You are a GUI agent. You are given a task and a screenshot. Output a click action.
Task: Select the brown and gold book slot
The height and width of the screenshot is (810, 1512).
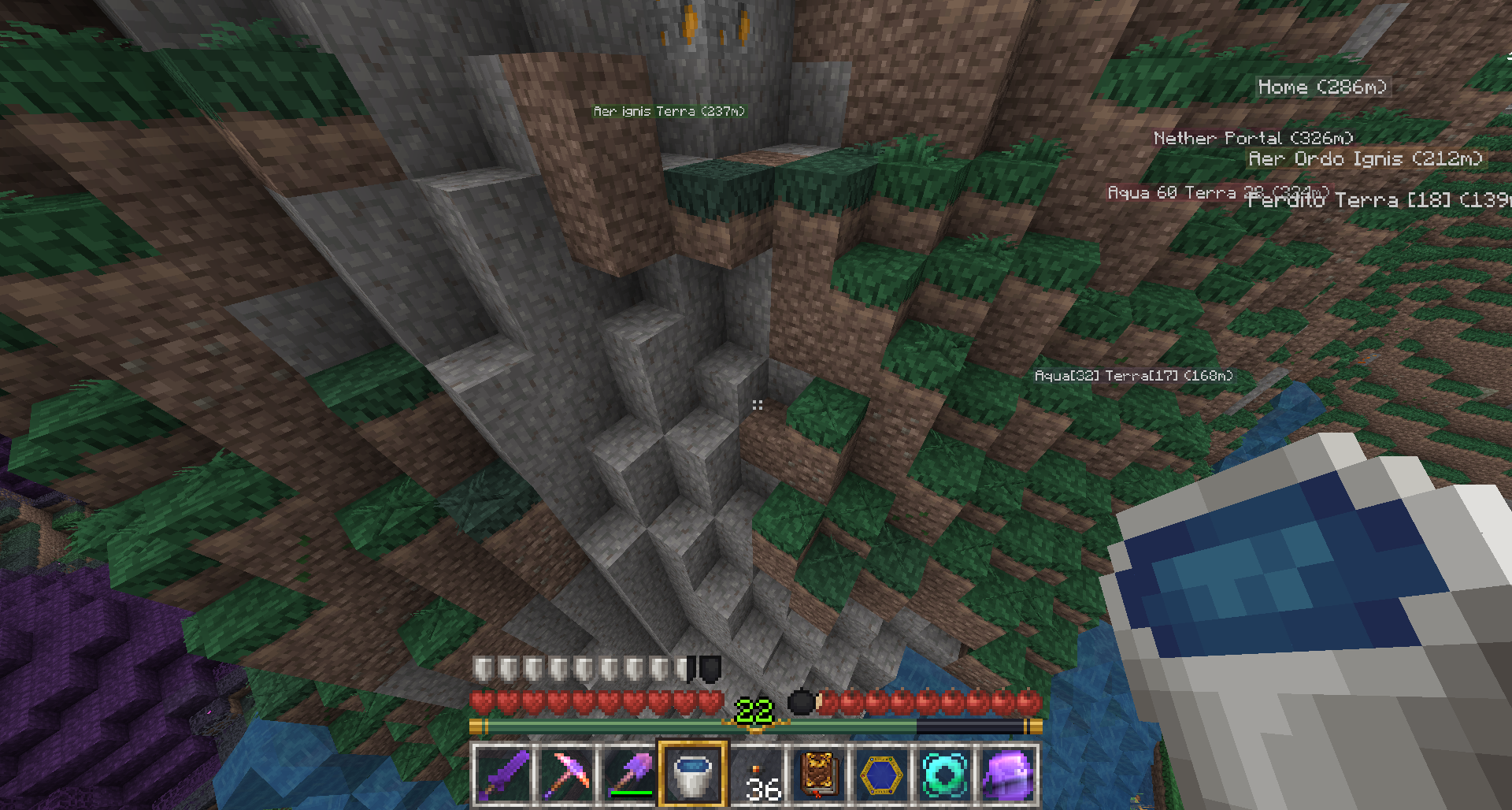[x=819, y=775]
